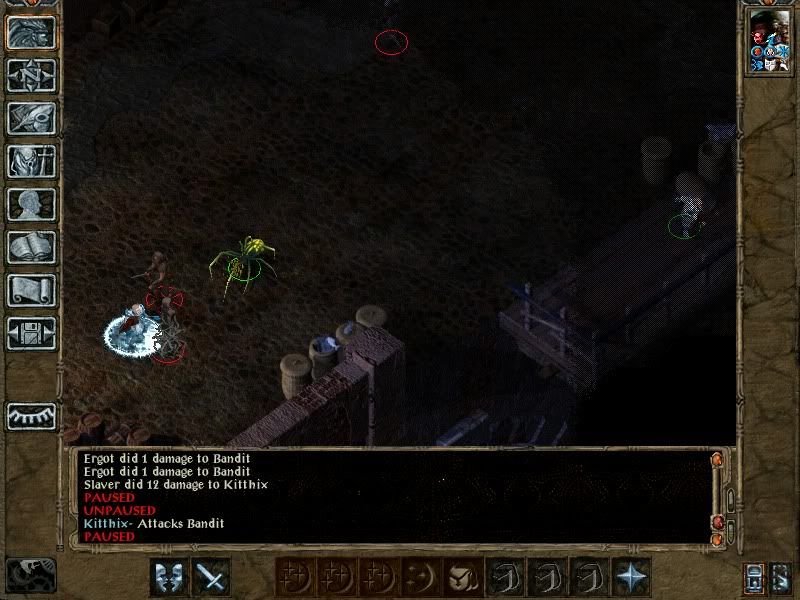Open game options with the floppy disk
800x600 pixels.
[x=32, y=333]
